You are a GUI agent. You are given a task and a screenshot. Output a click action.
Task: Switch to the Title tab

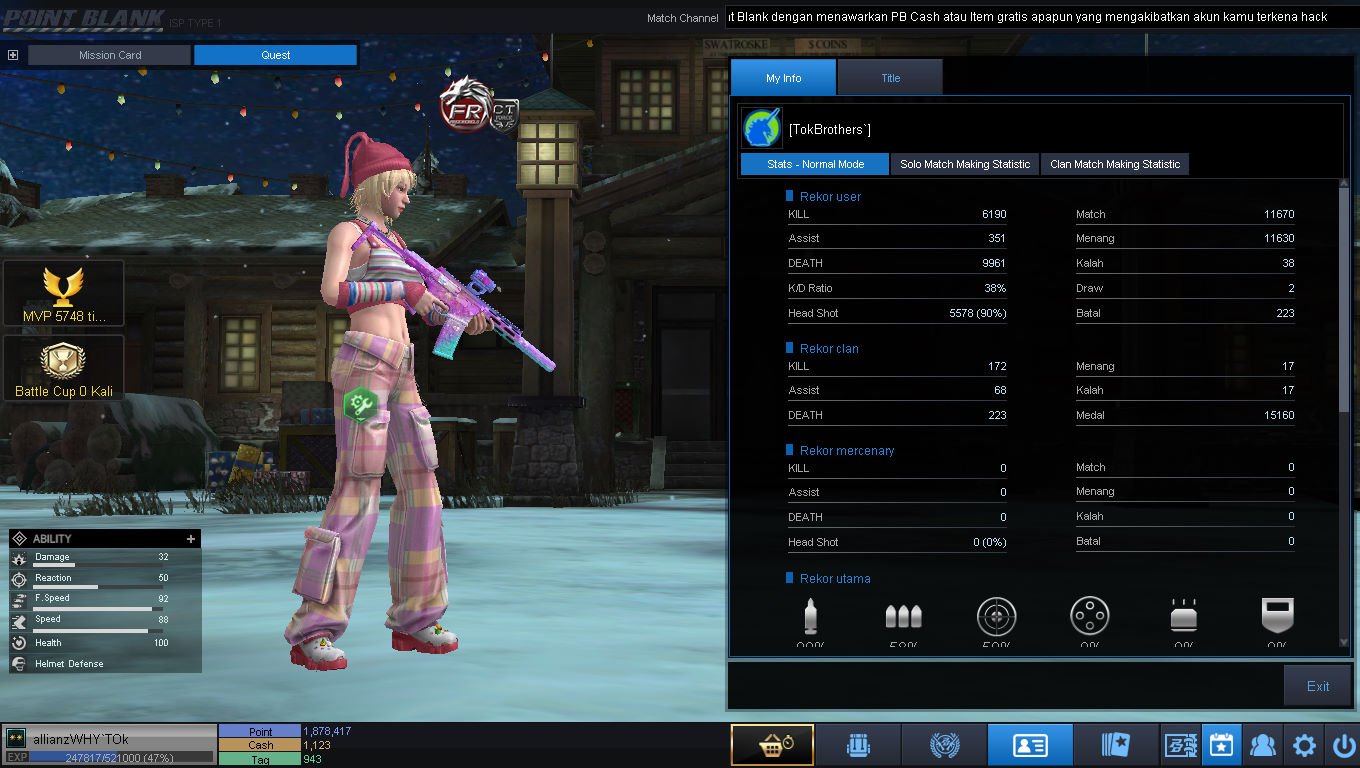pyautogui.click(x=890, y=78)
